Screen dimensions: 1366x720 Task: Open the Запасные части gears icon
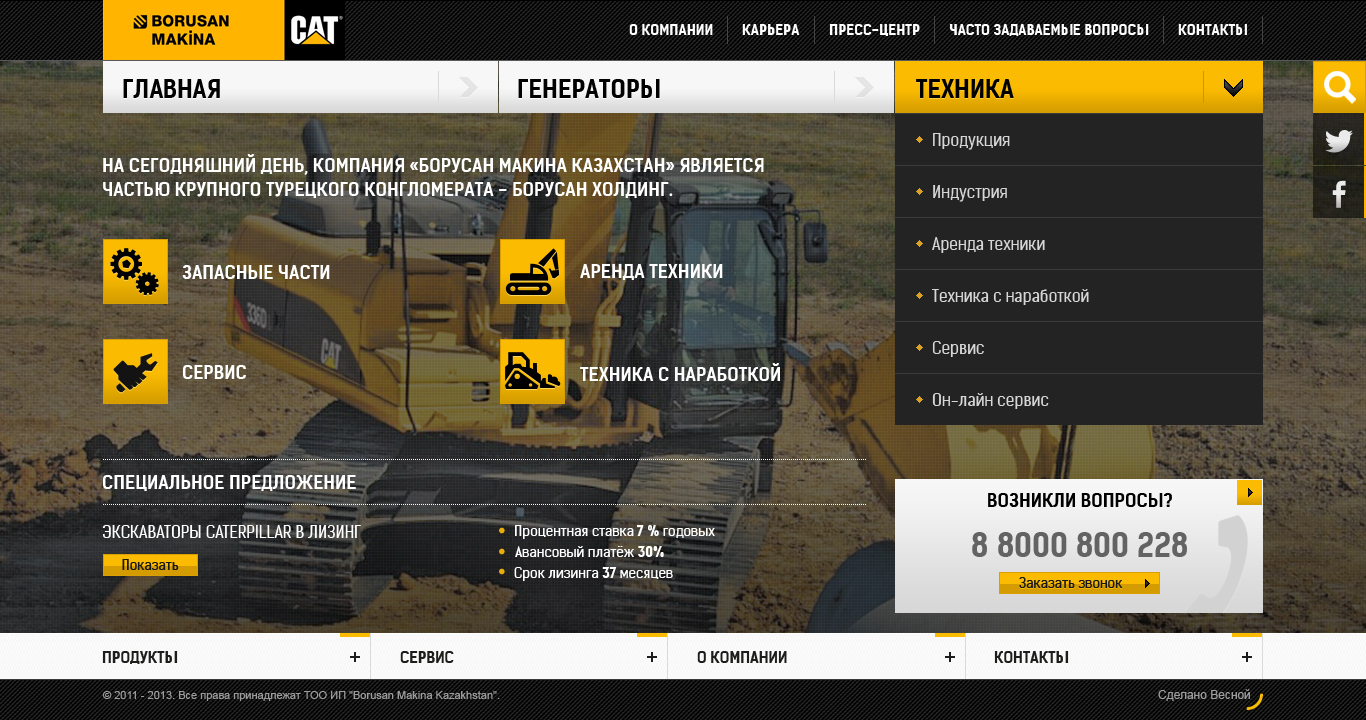[135, 271]
